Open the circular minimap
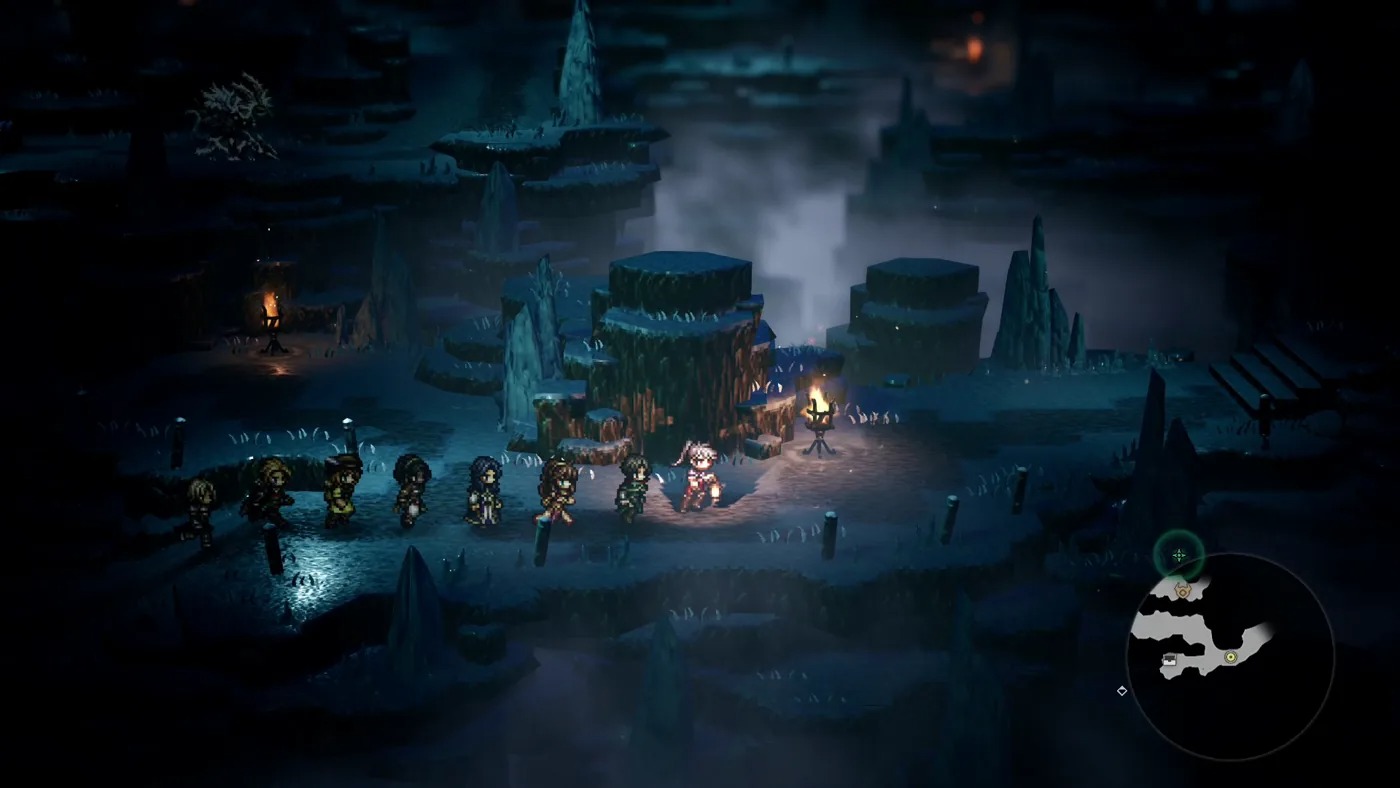 [1230, 656]
